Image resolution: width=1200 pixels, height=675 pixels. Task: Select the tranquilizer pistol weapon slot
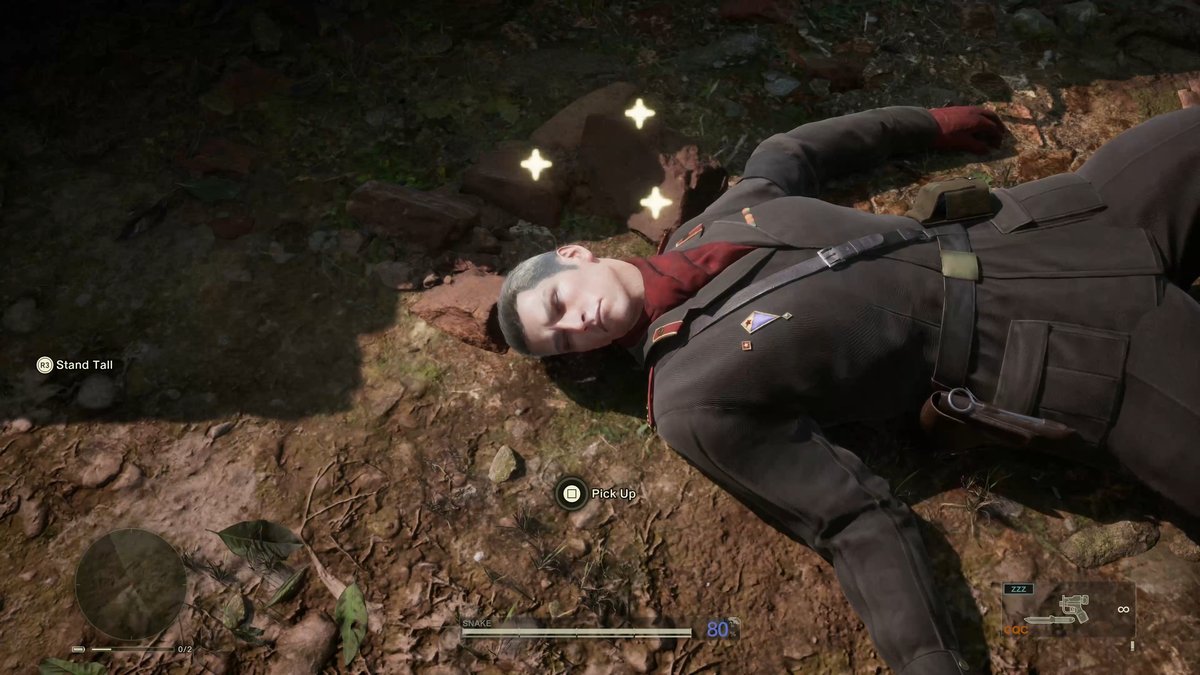[x=1074, y=605]
